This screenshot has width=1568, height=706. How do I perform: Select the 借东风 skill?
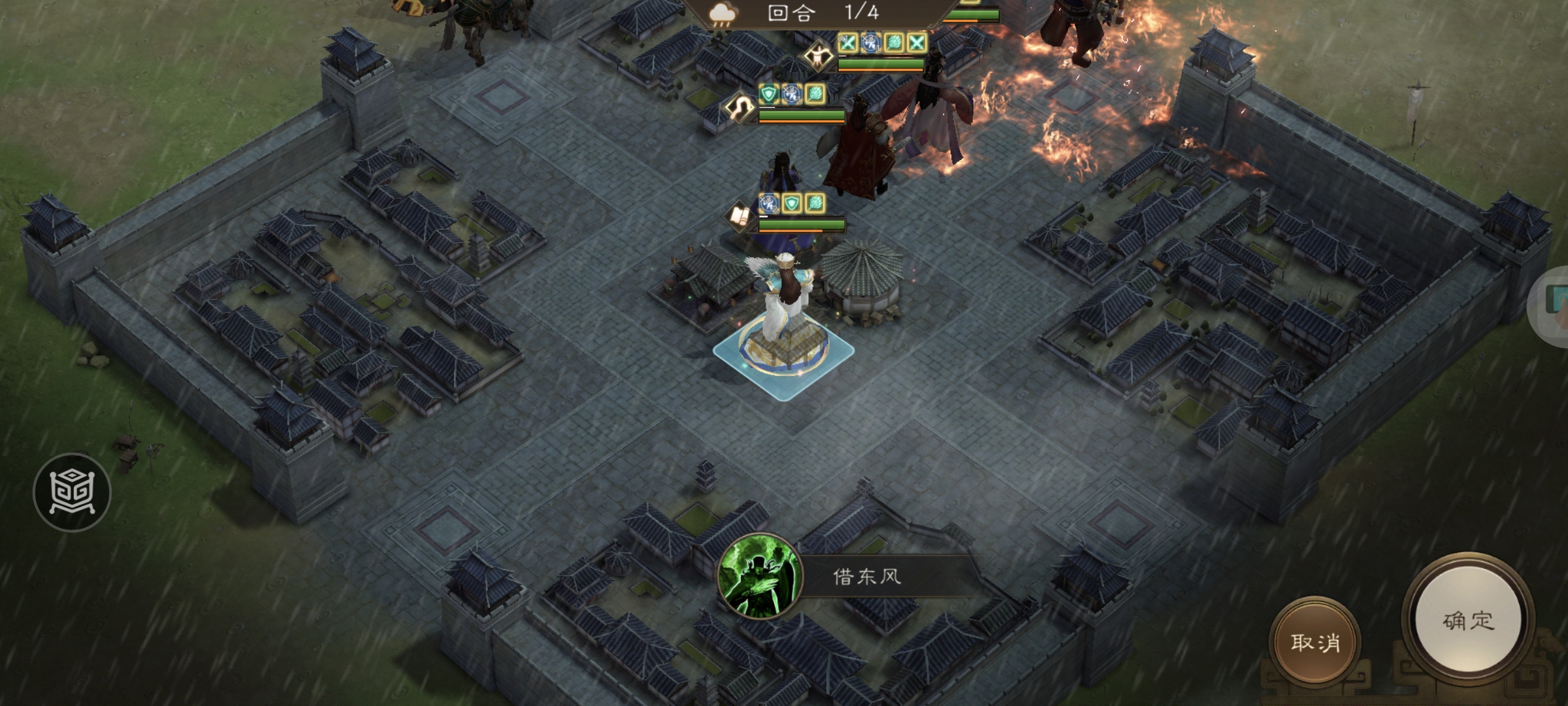coord(760,577)
